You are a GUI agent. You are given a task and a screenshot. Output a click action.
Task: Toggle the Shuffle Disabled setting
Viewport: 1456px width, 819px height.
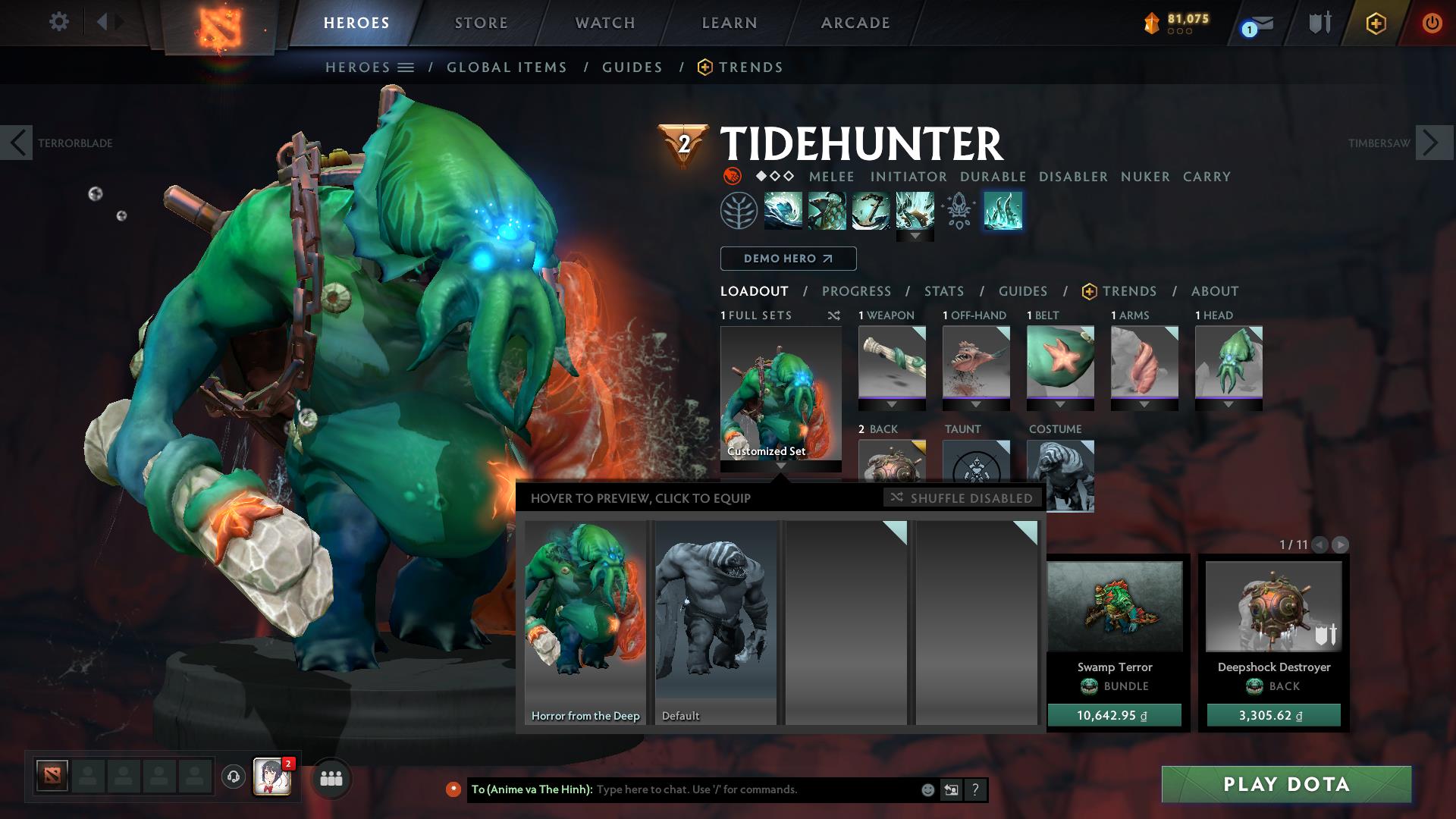(962, 498)
